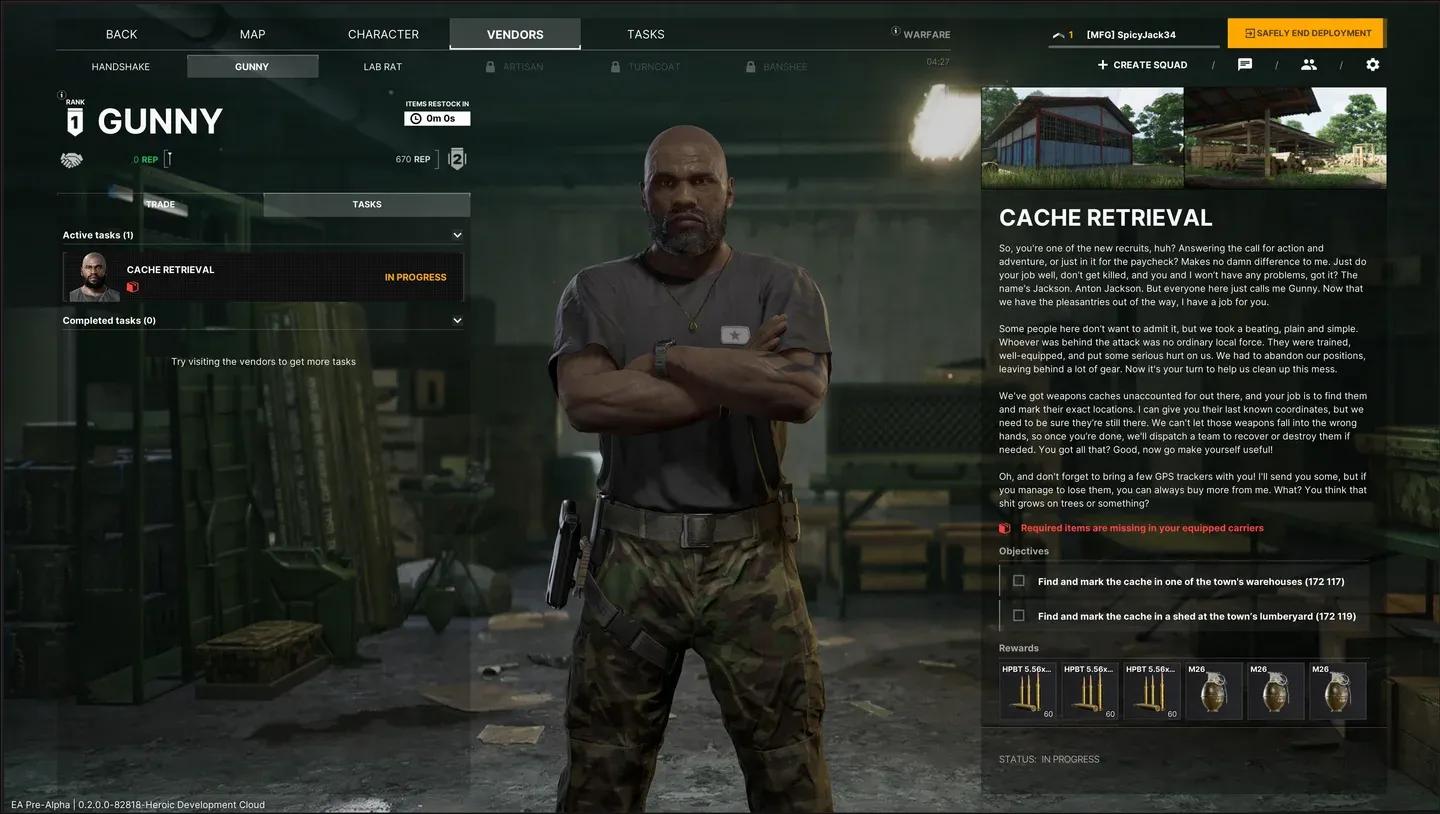Check the warehouse cache objective checkbox
1440x814 pixels.
coord(1018,580)
